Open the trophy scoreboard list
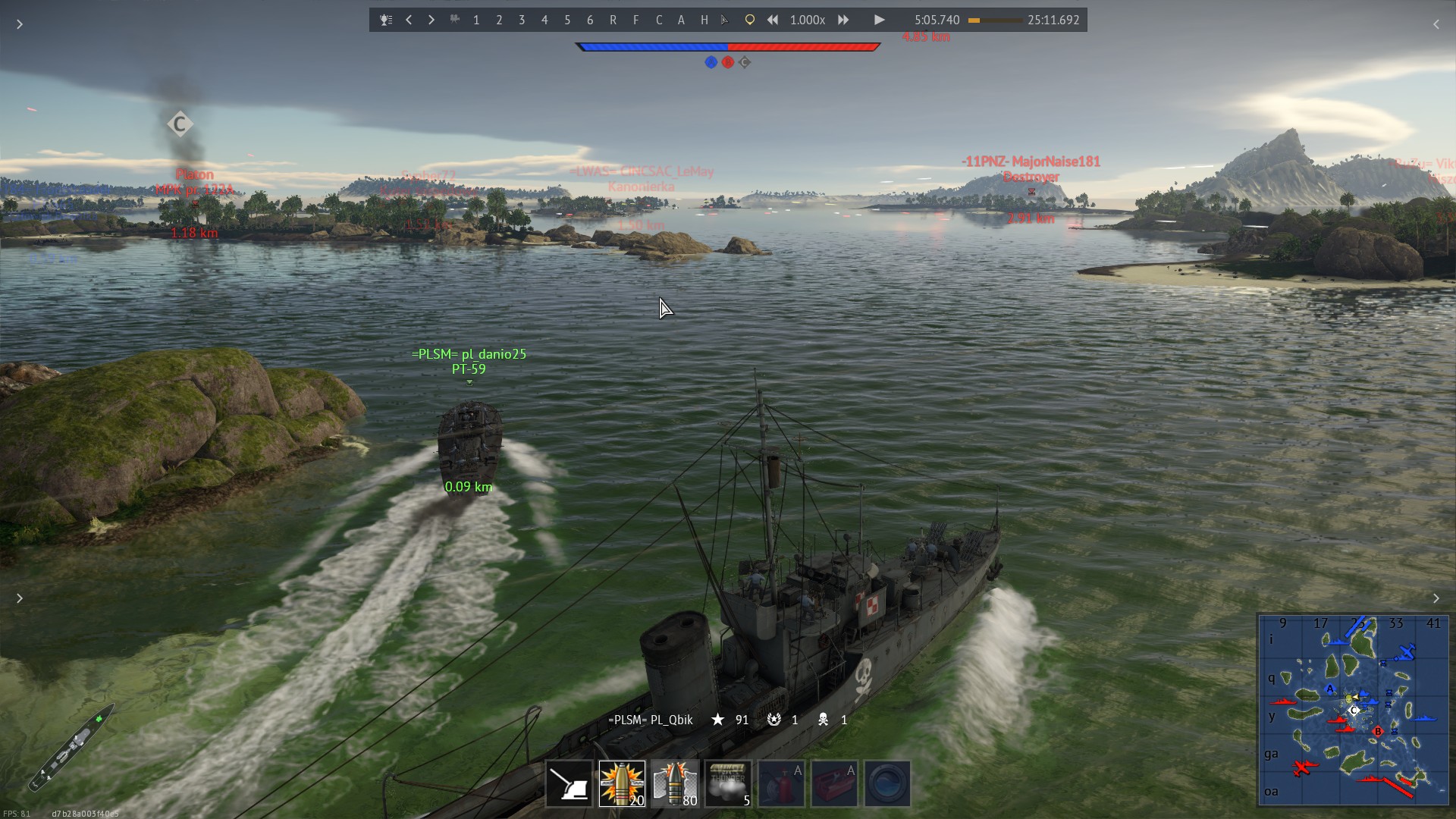Screen dimensions: 1456x819 coord(386,20)
